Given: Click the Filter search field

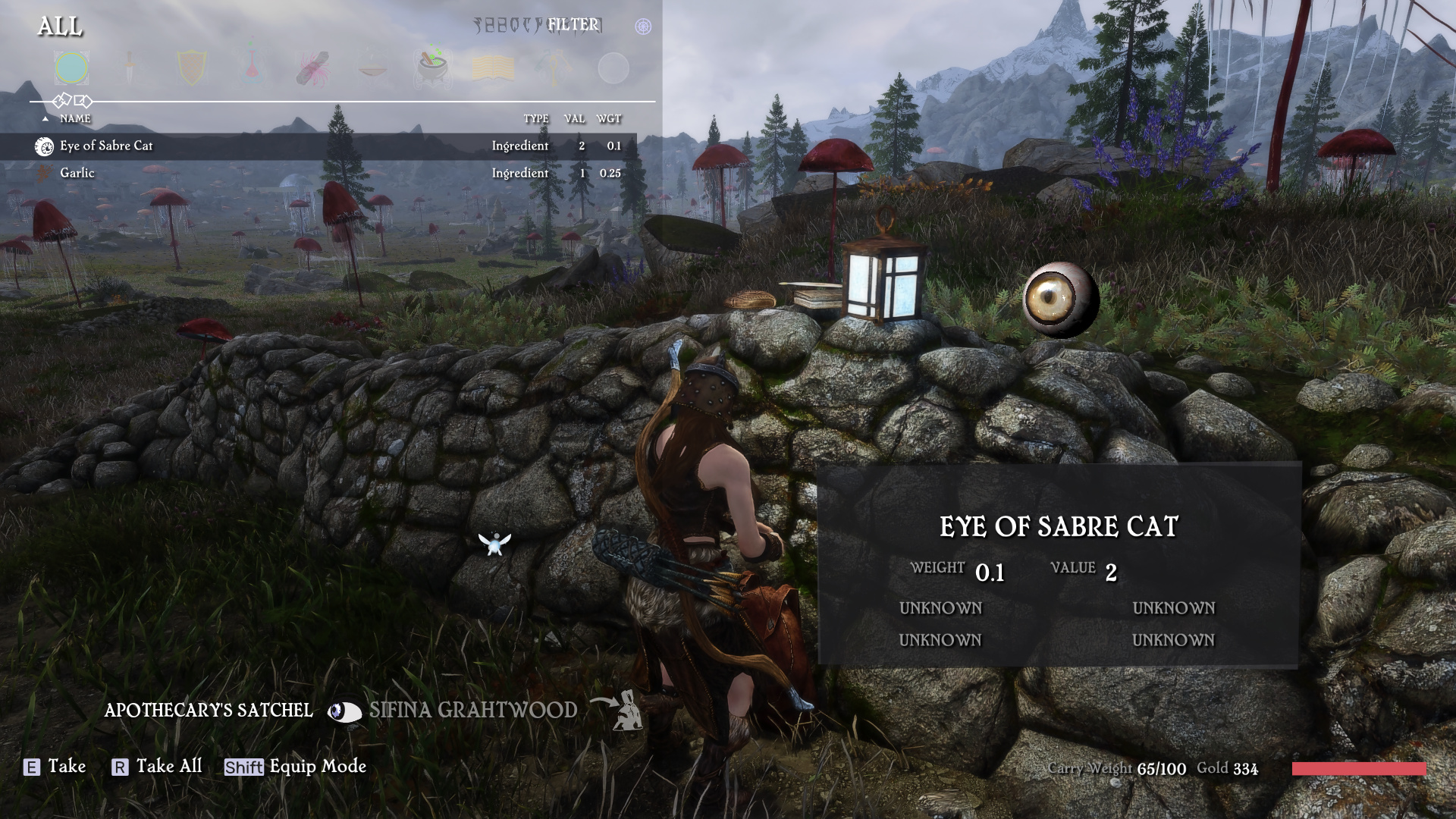Looking at the screenshot, I should coord(573,25).
